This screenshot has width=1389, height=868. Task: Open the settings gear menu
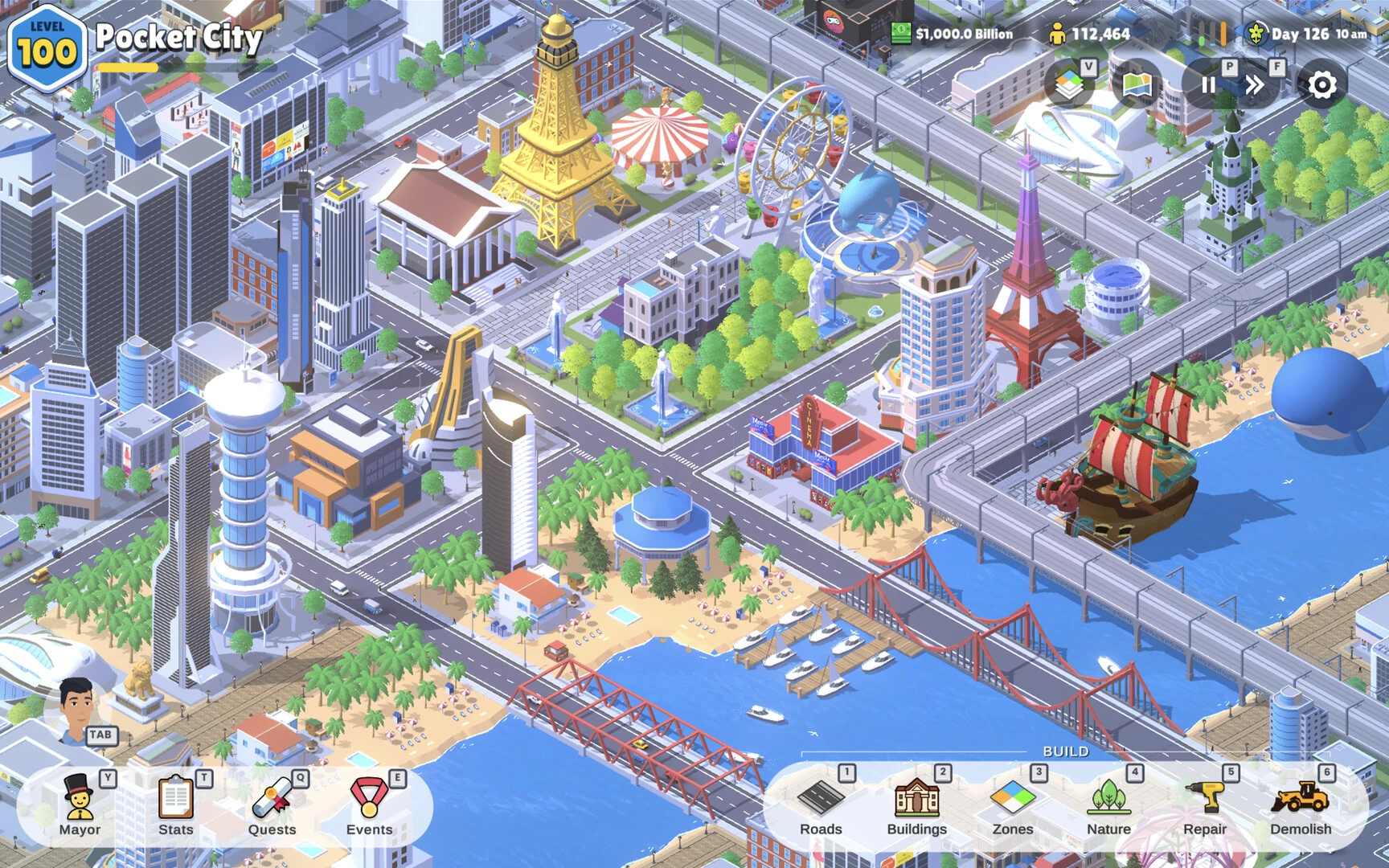(1321, 84)
